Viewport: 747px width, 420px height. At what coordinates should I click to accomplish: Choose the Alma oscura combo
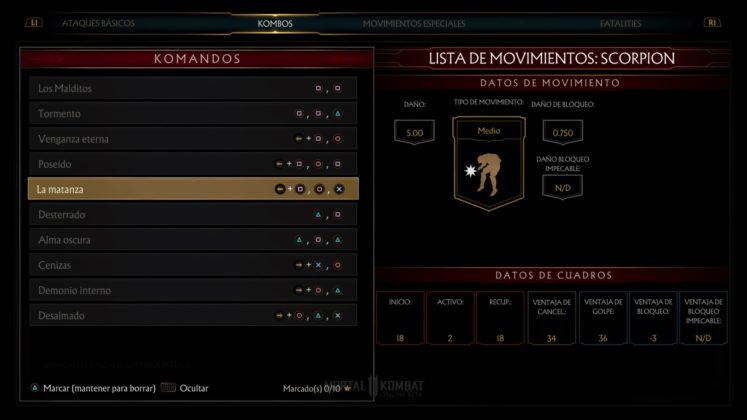pos(193,240)
